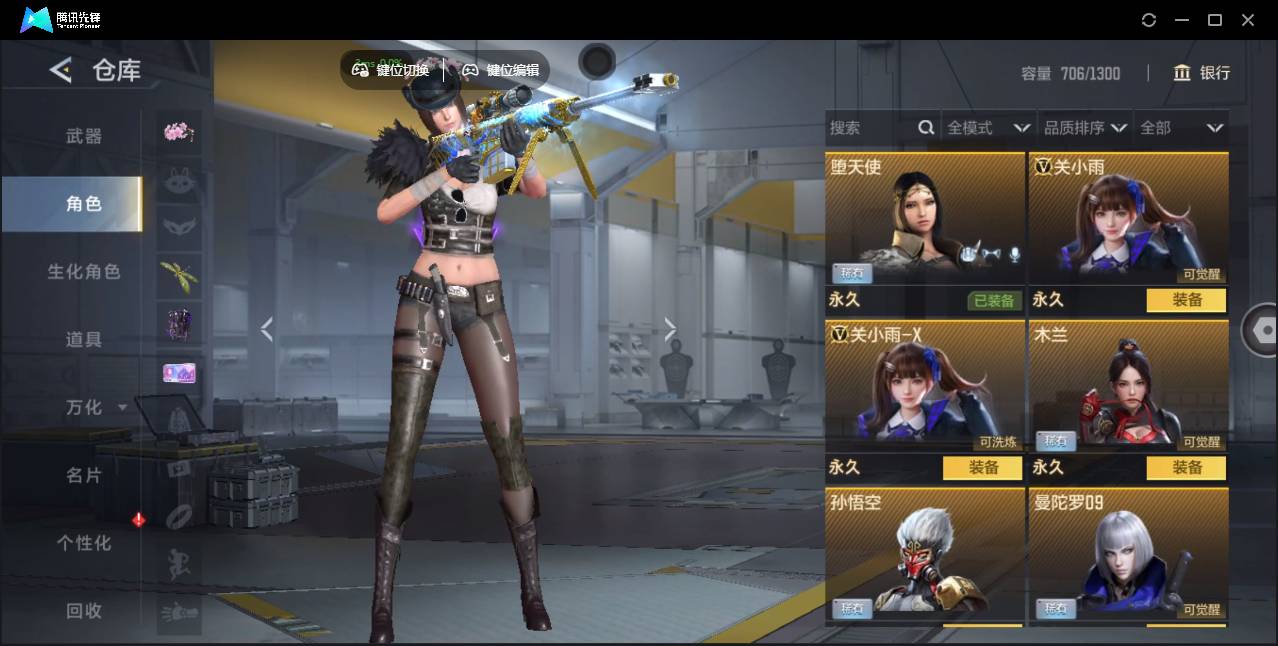Select the 堕天使 character card
The width and height of the screenshot is (1278, 646).
925,220
